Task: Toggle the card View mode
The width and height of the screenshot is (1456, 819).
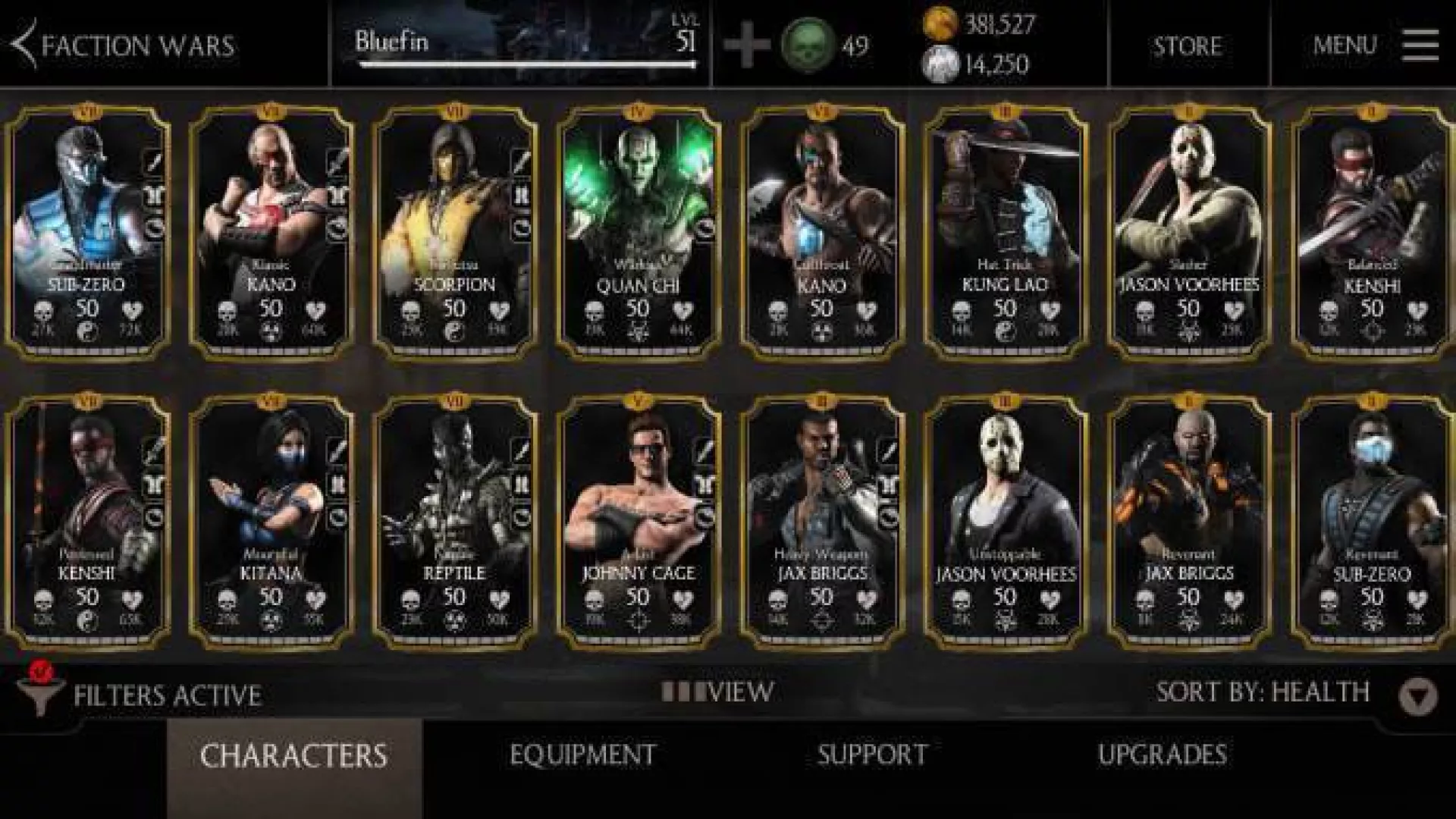Action: (717, 692)
